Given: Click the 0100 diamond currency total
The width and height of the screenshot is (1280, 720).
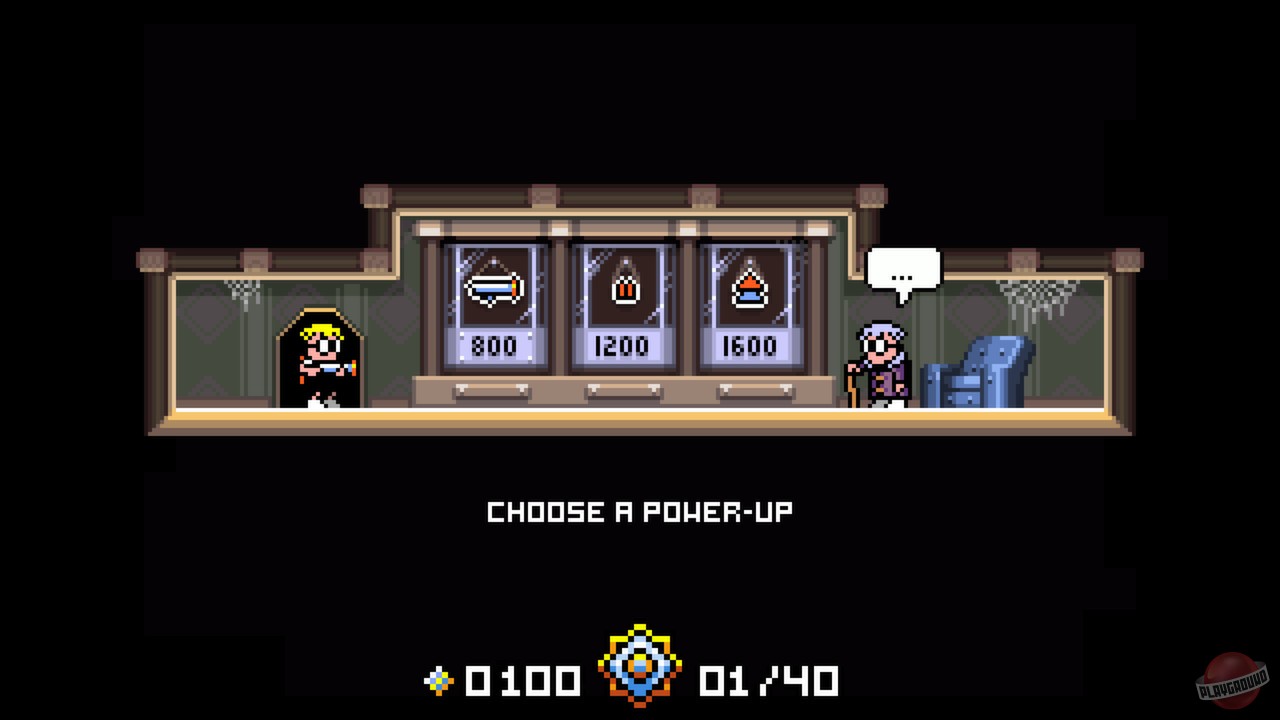Looking at the screenshot, I should pyautogui.click(x=520, y=681).
